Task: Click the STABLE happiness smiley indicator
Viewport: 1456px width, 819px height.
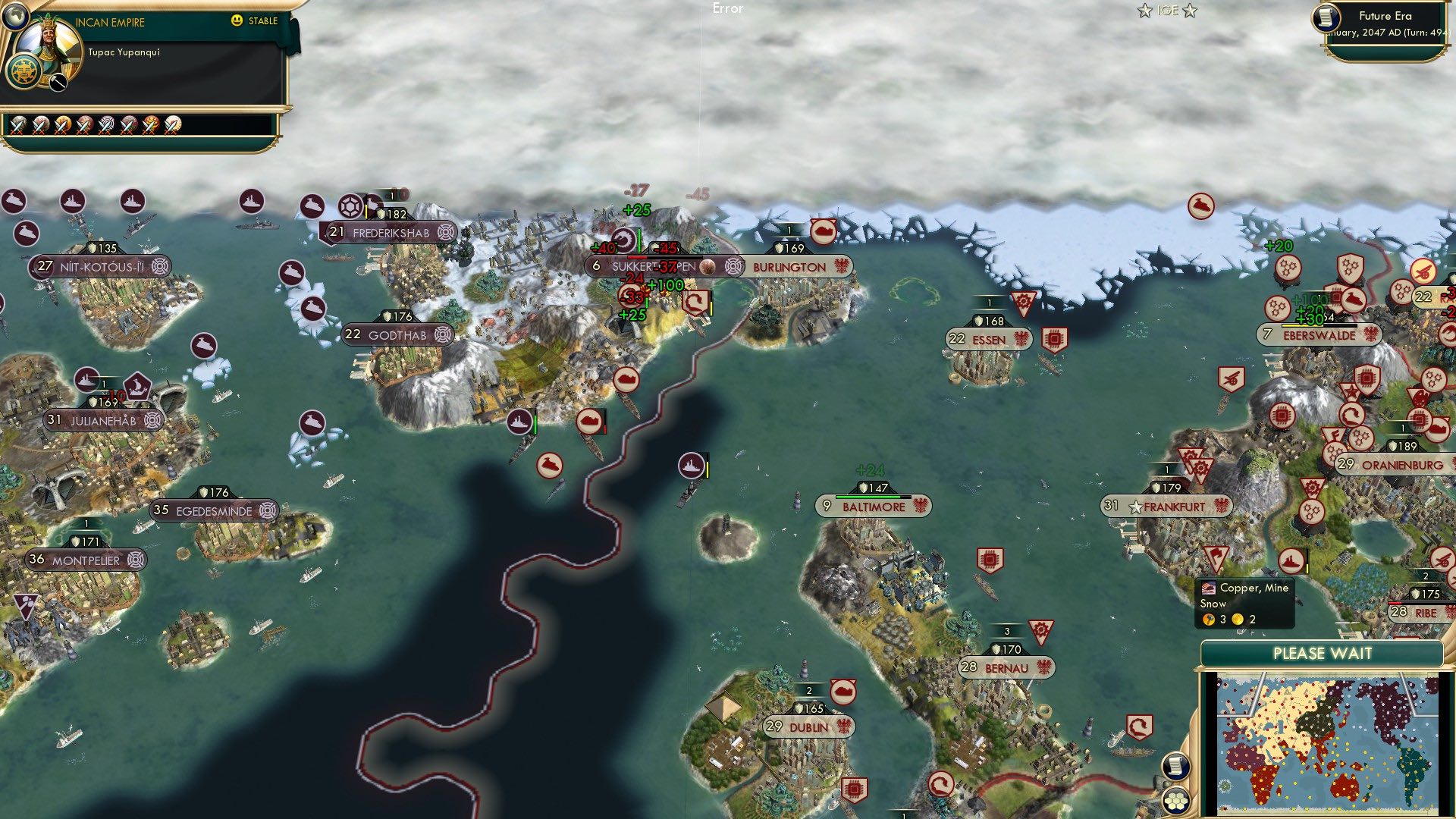Action: point(238,21)
